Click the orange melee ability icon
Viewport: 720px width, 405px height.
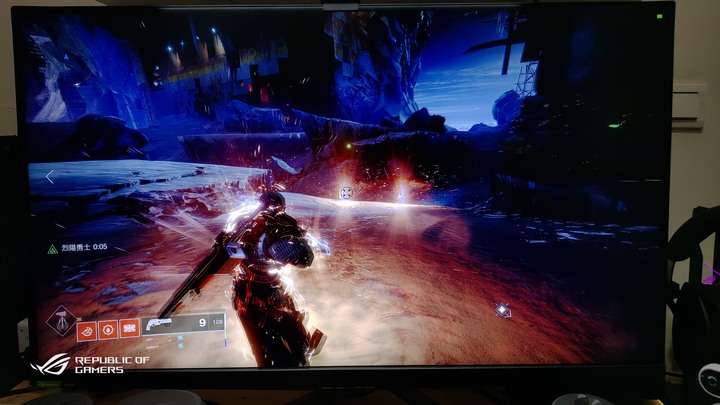(x=108, y=328)
